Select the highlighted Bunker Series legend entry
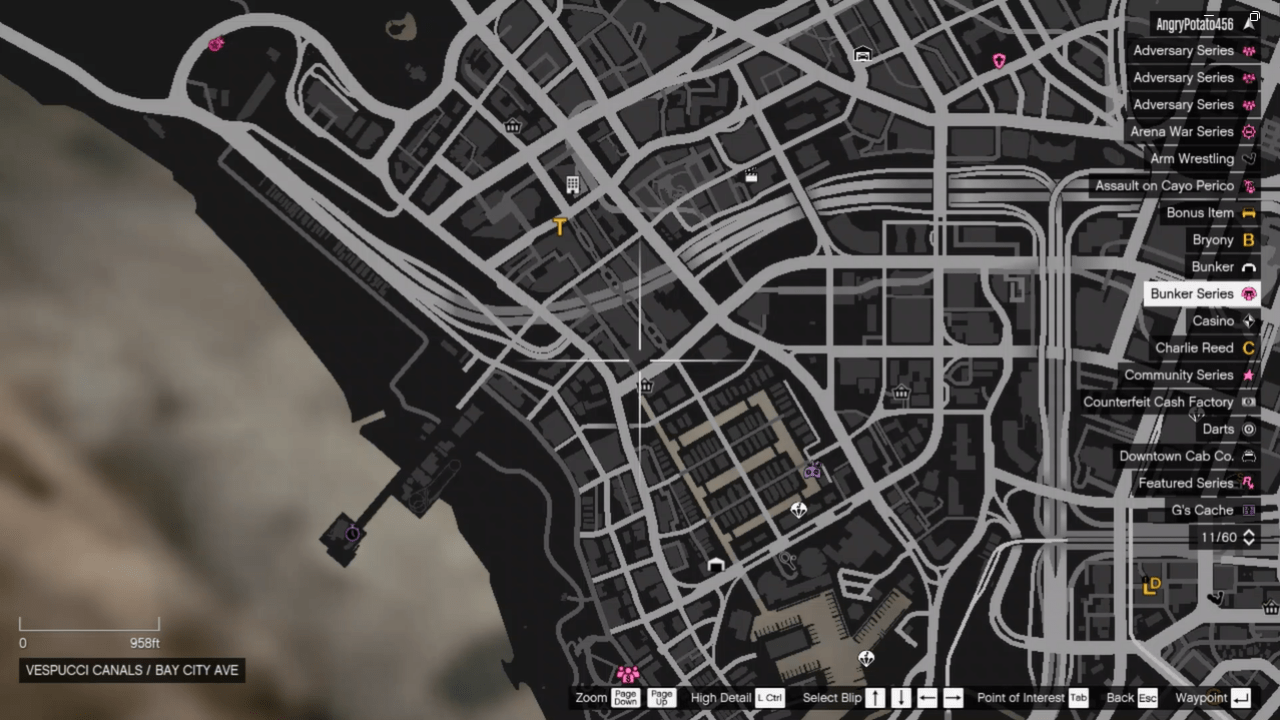 (x=1192, y=293)
